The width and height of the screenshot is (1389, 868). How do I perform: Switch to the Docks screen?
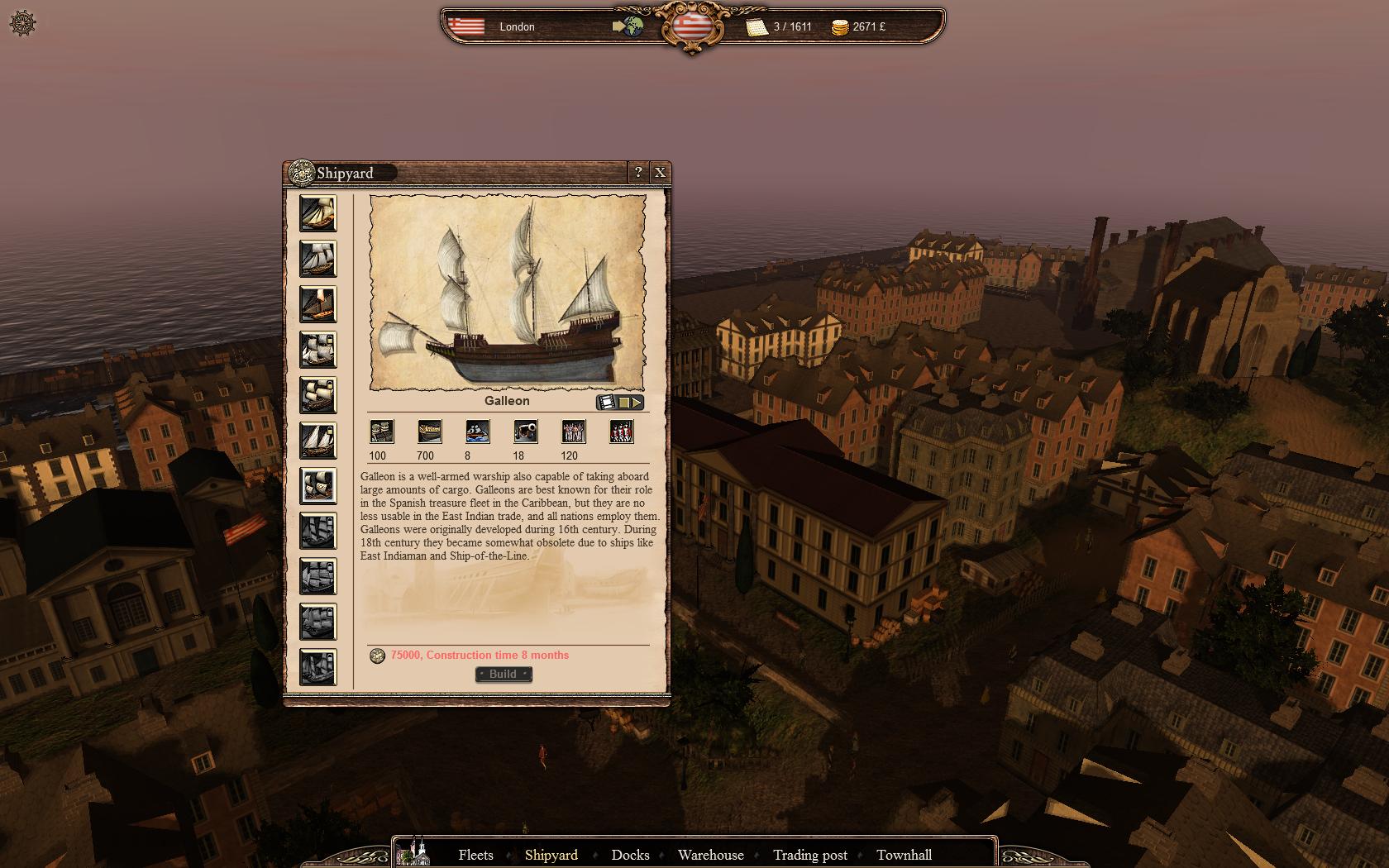pos(630,855)
